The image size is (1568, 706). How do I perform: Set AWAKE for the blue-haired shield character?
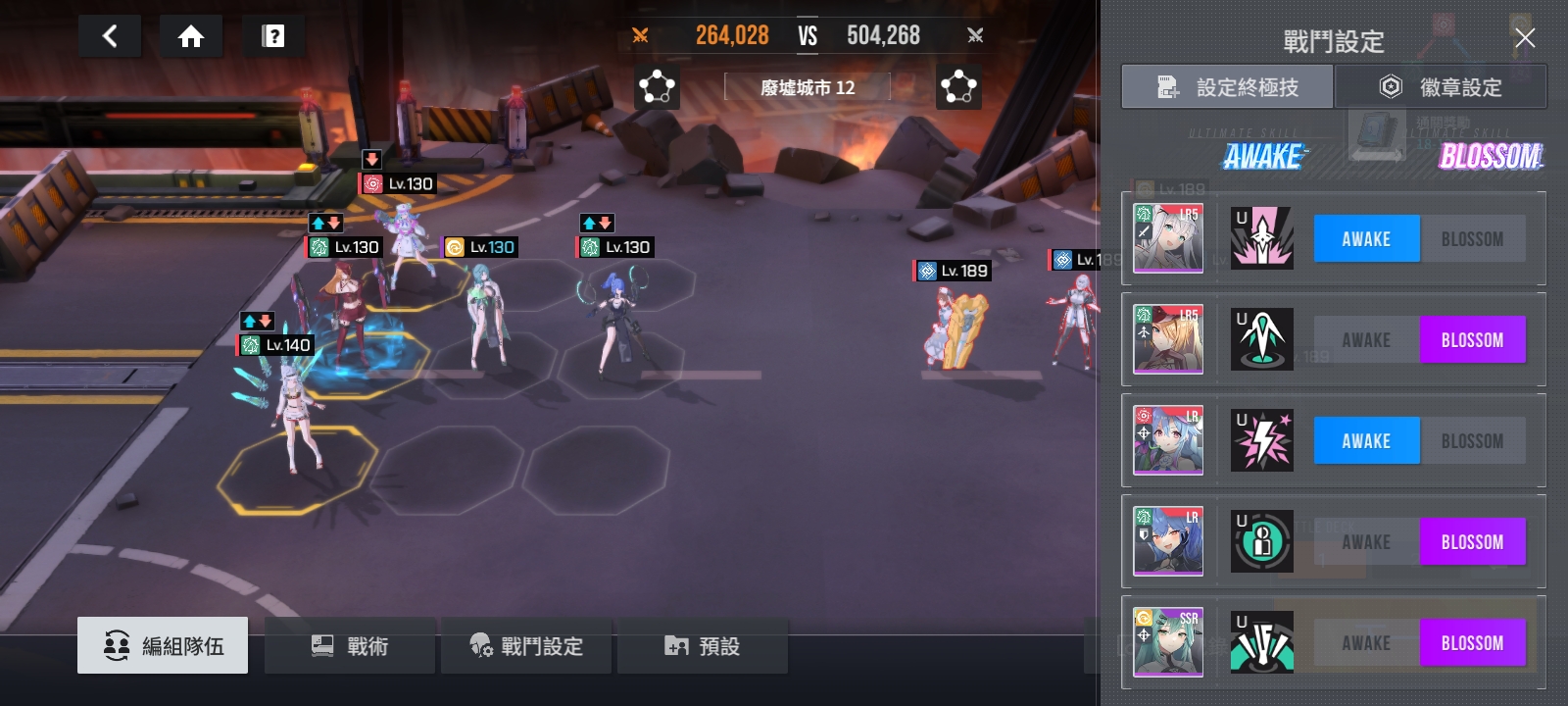pyautogui.click(x=1366, y=542)
